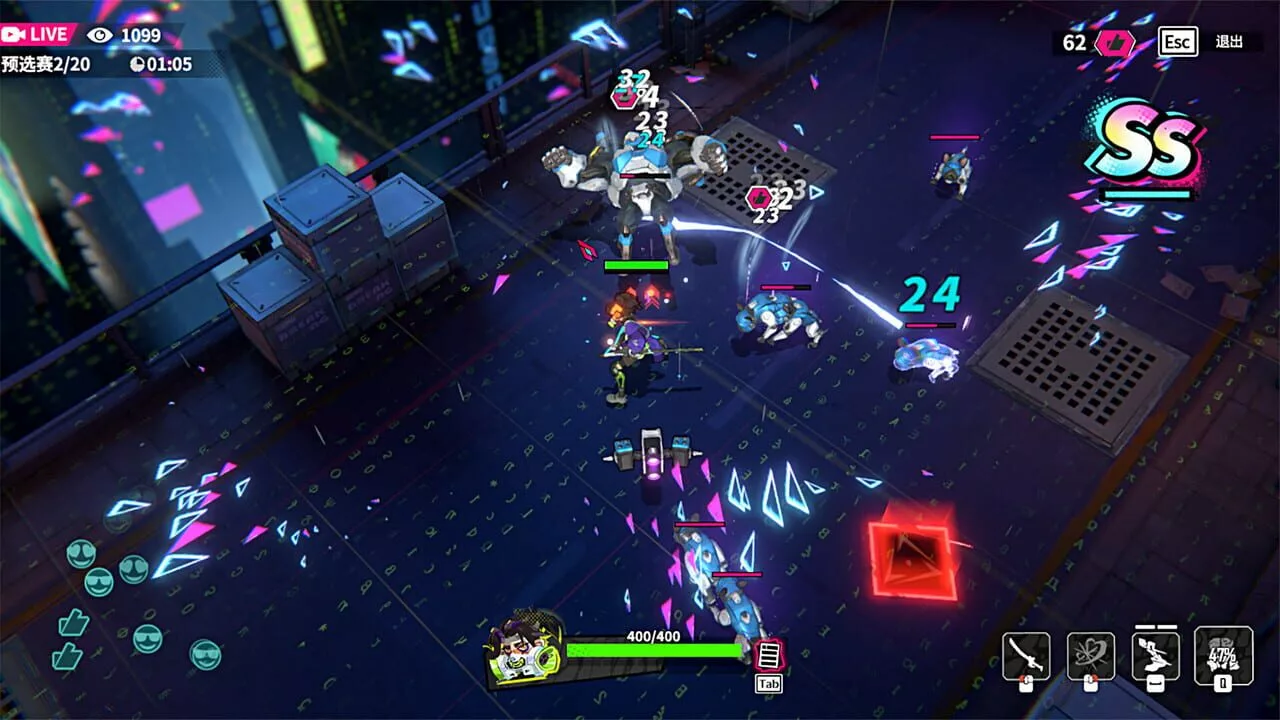Activate the katana sword attack skill
This screenshot has height=720, width=1280.
tap(1026, 656)
